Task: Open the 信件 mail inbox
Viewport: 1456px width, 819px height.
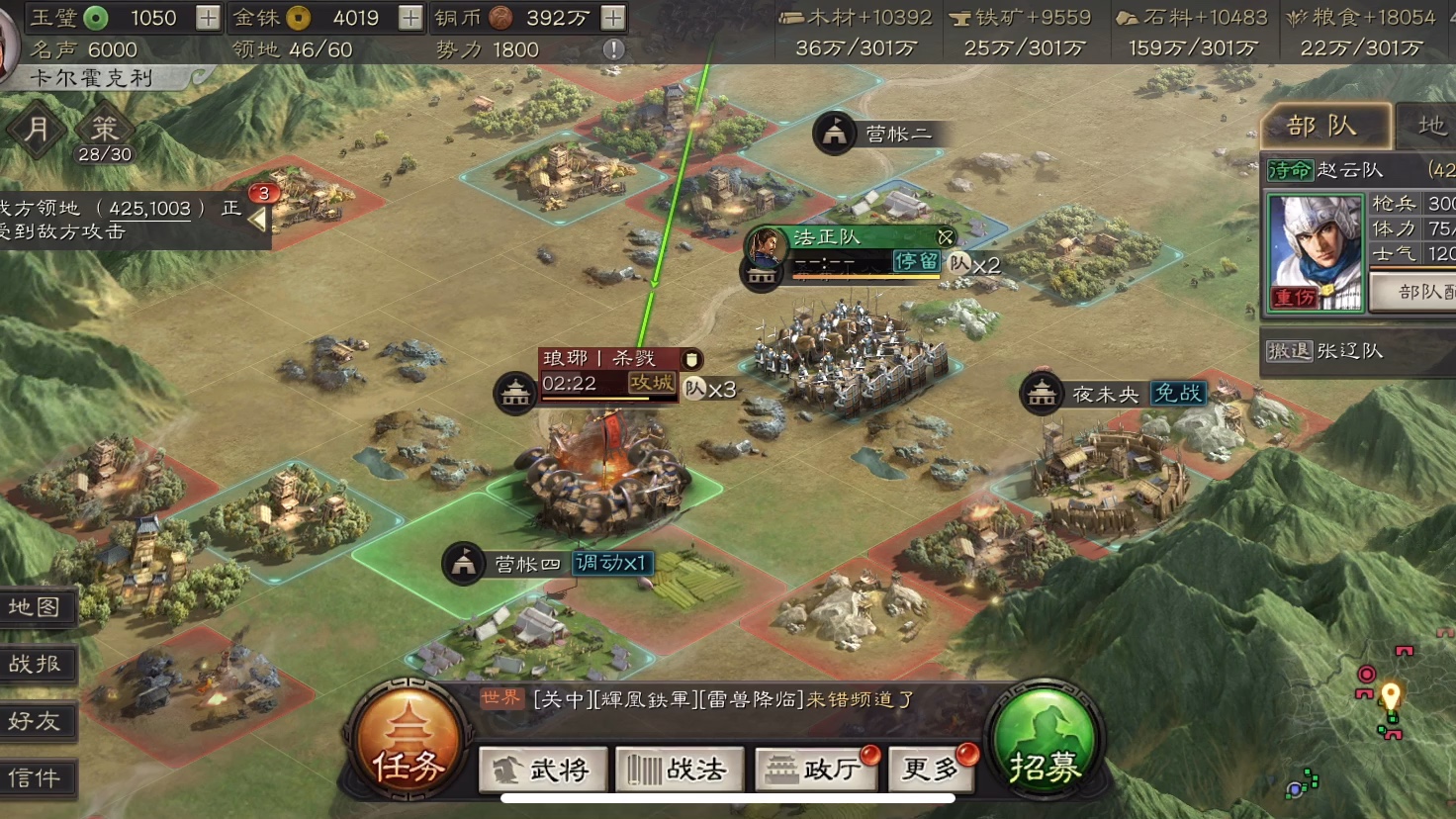Action: coord(36,778)
